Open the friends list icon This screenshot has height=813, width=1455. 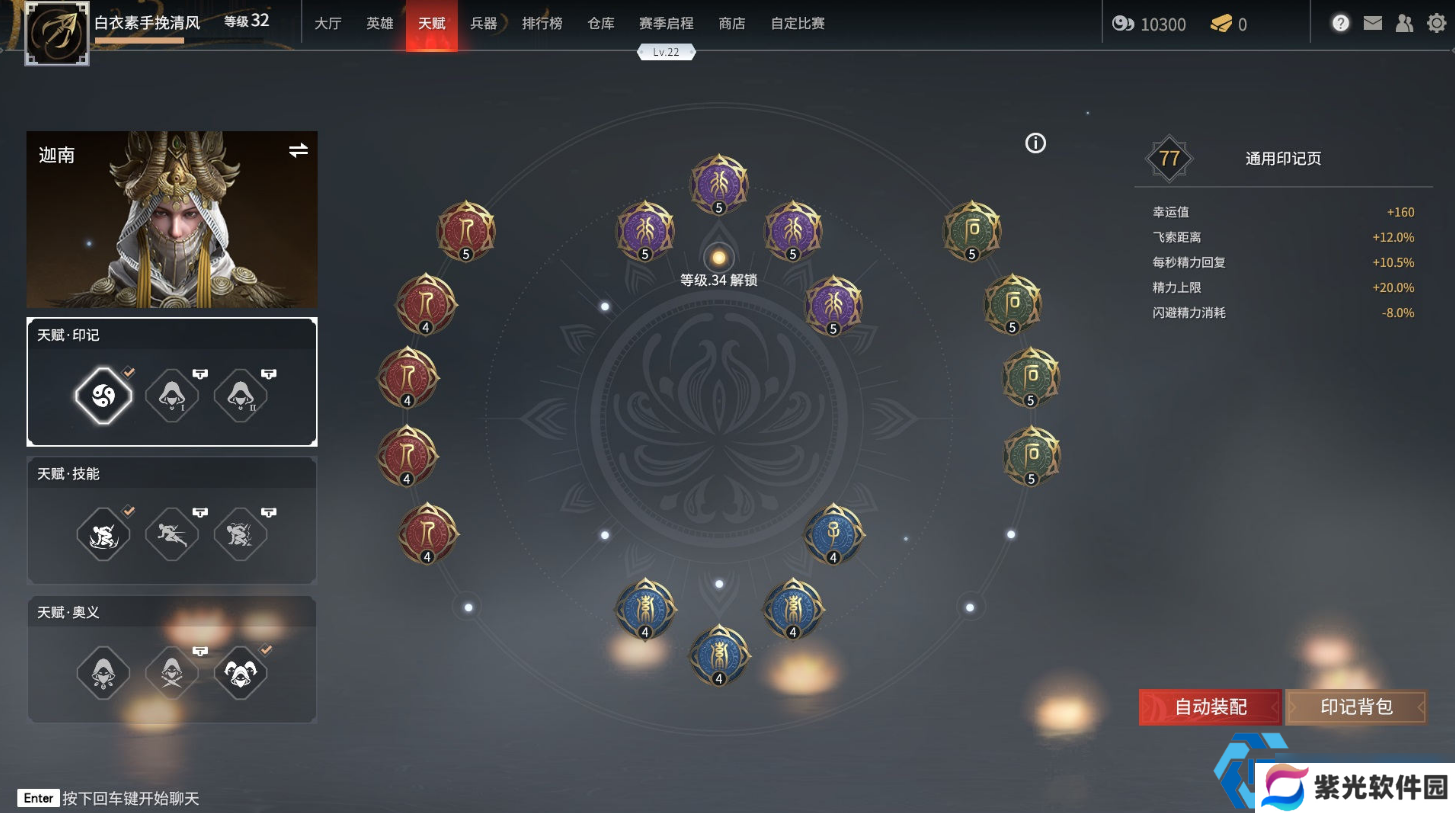coord(1405,23)
